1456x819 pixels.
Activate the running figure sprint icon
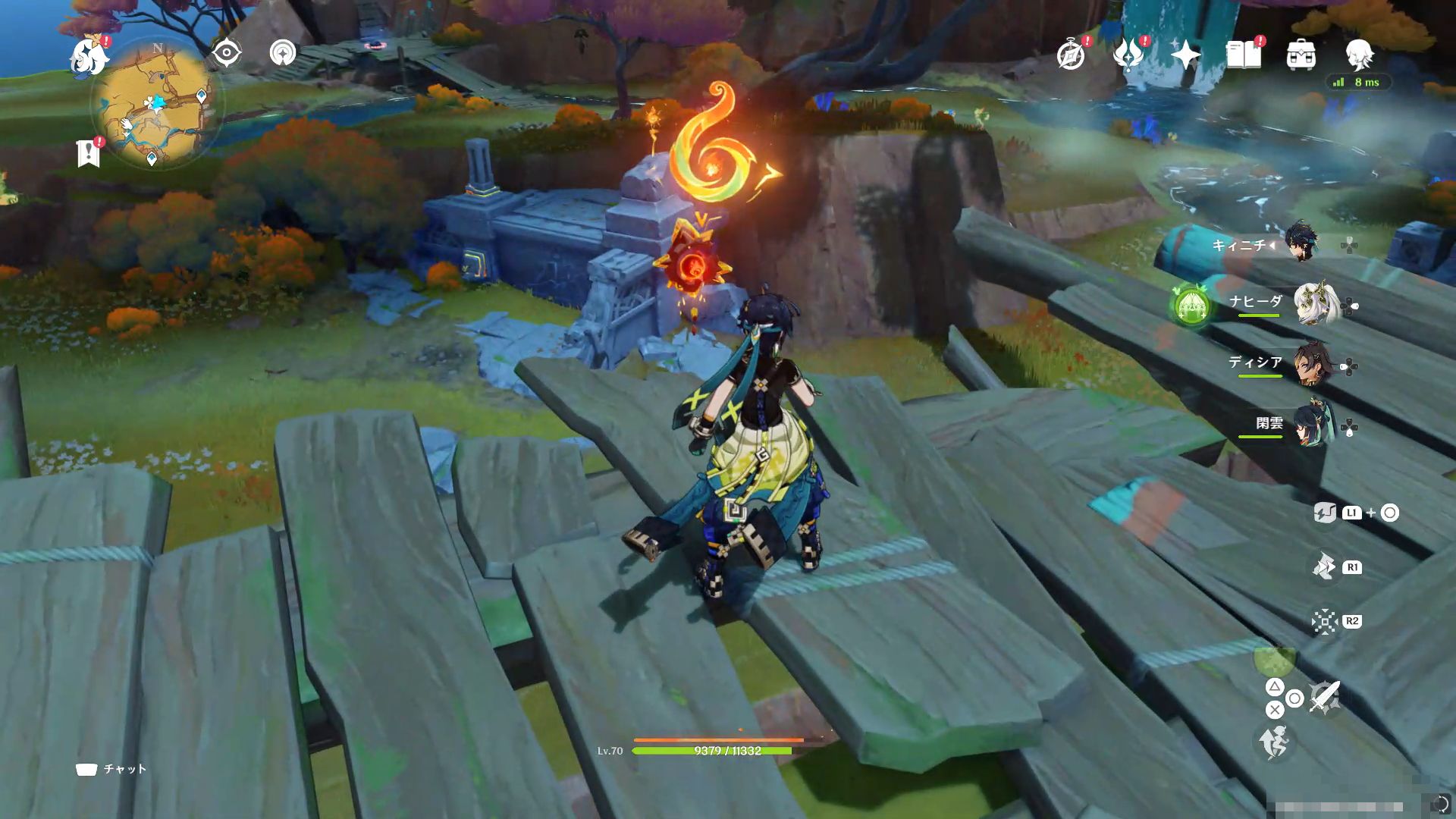click(1274, 742)
